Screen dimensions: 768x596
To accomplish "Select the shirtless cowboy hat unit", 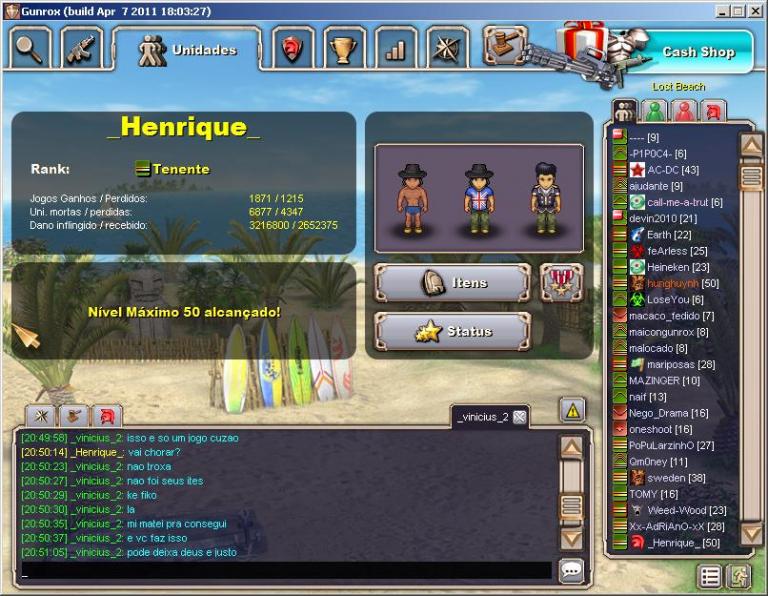I will click(412, 199).
